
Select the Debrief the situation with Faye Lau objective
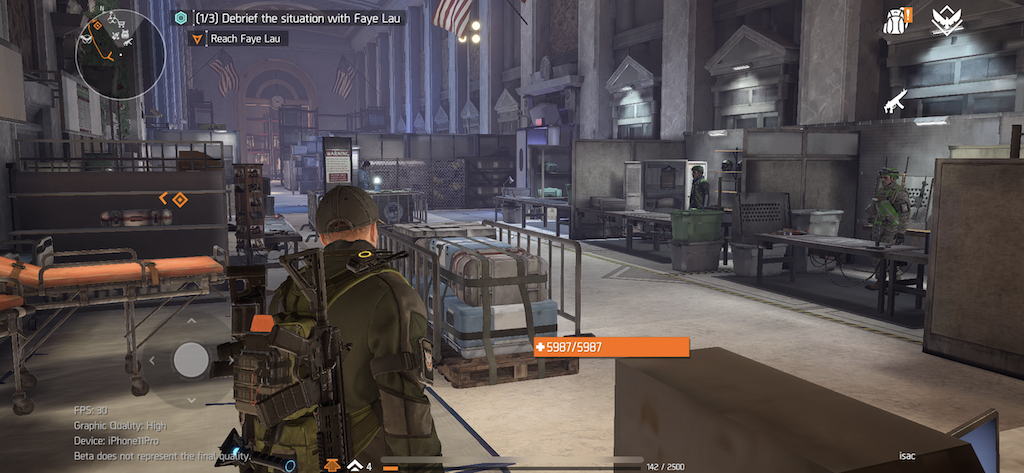click(x=298, y=18)
